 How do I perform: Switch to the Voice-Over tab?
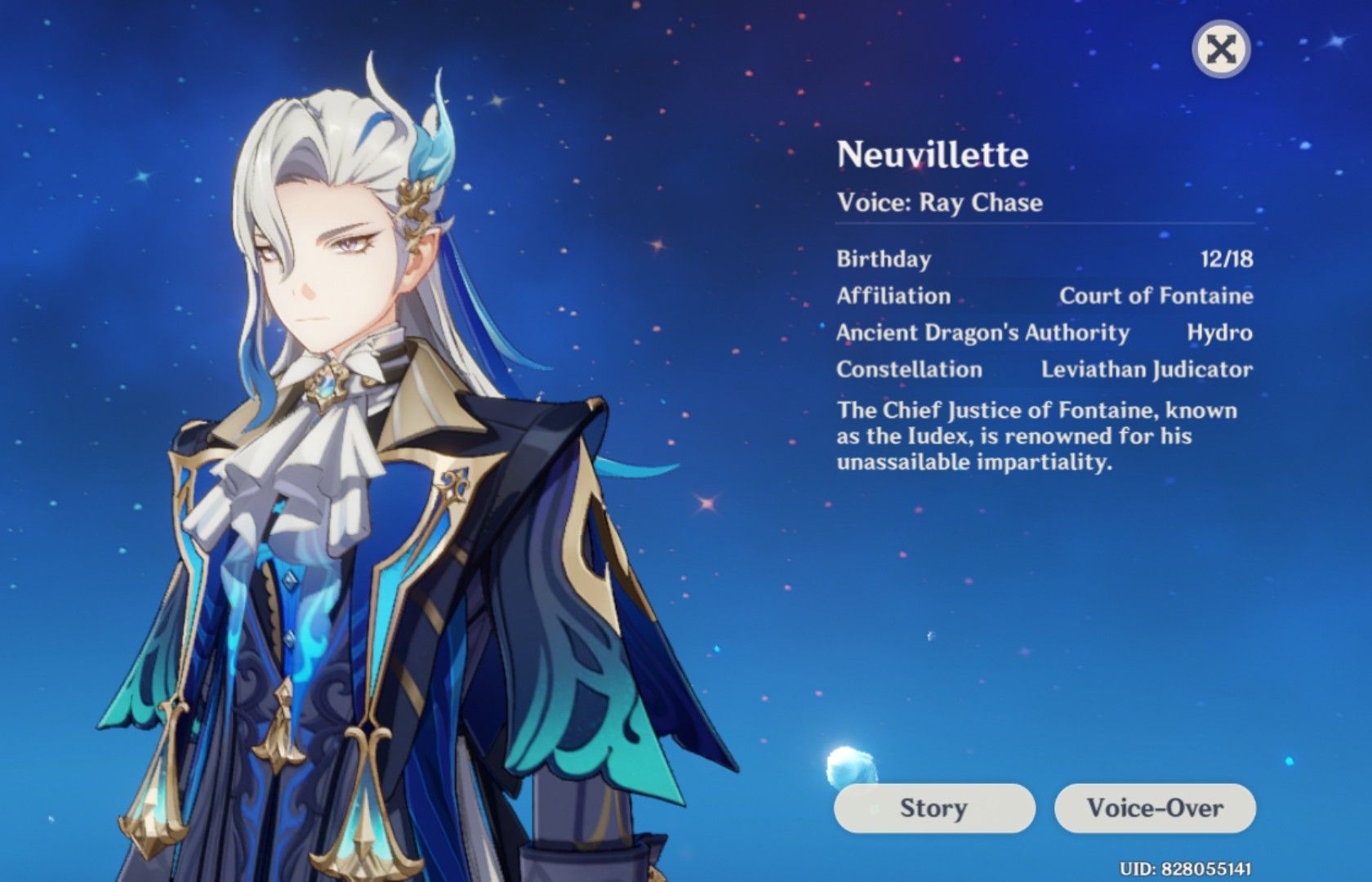1156,808
